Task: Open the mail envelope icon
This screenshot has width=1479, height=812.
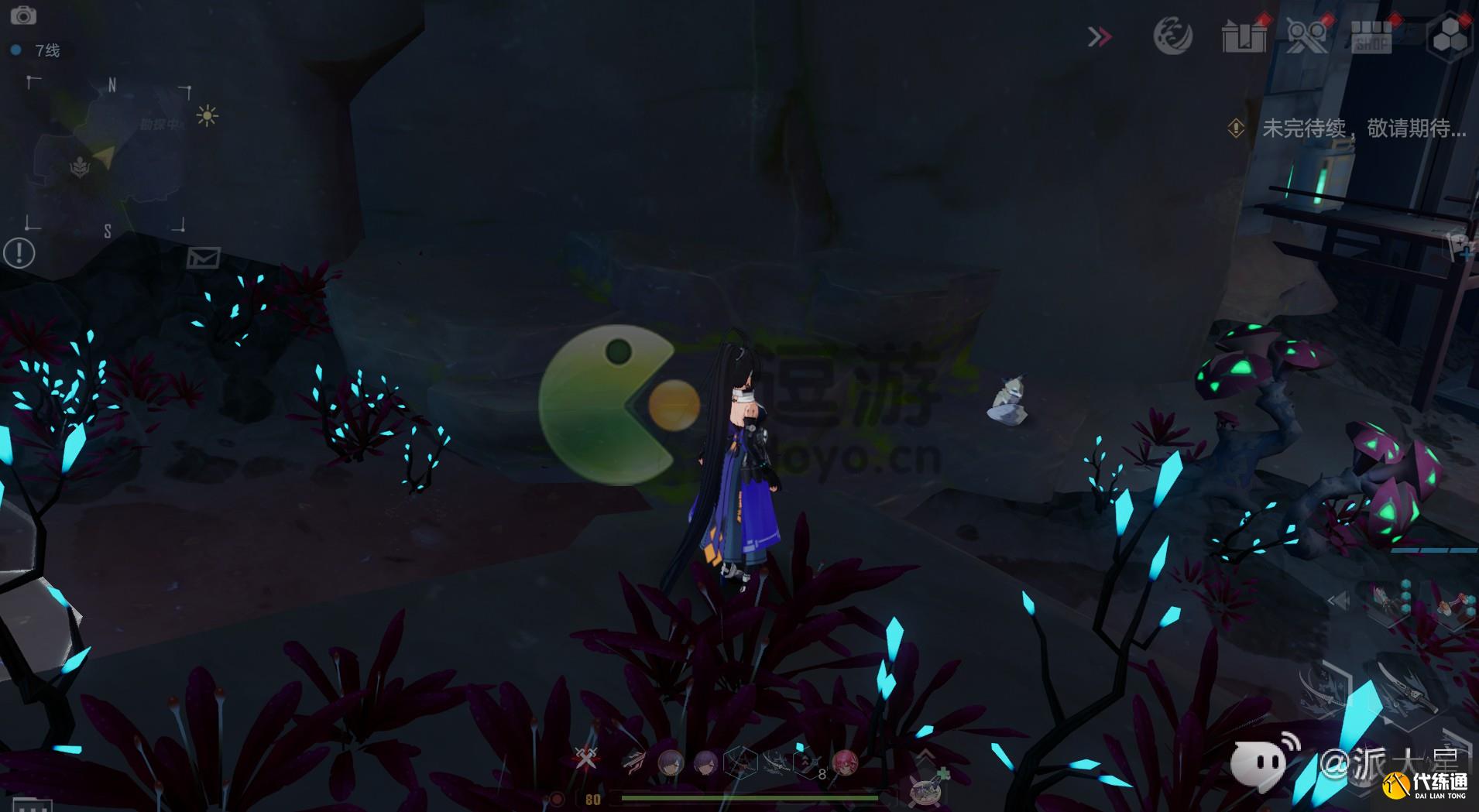Action: (x=203, y=258)
